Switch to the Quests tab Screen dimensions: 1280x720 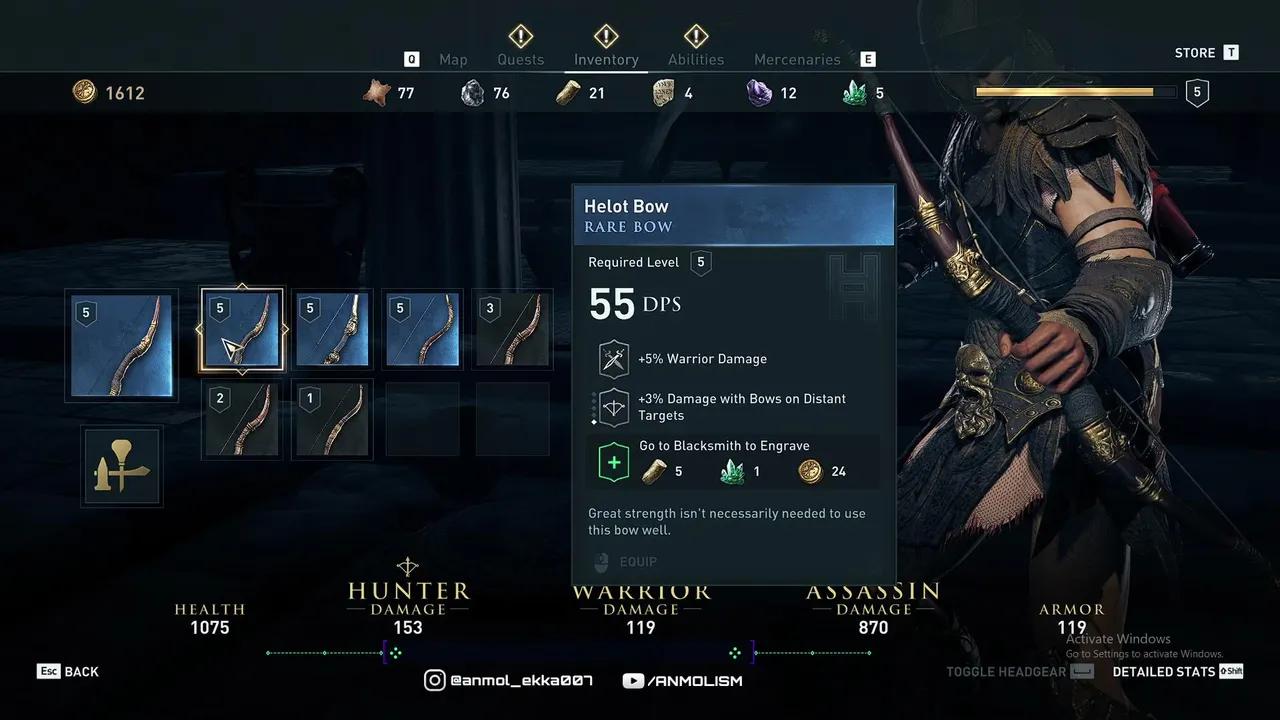[x=521, y=59]
